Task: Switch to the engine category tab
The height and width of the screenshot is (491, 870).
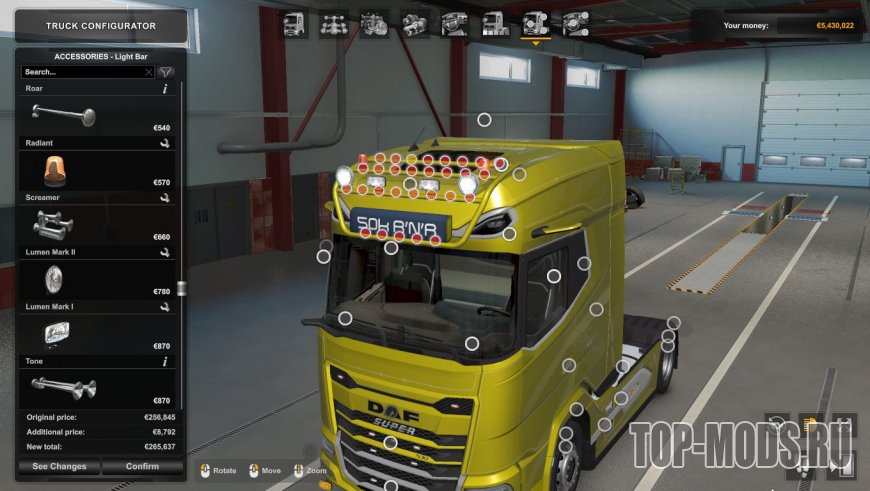Action: 374,23
